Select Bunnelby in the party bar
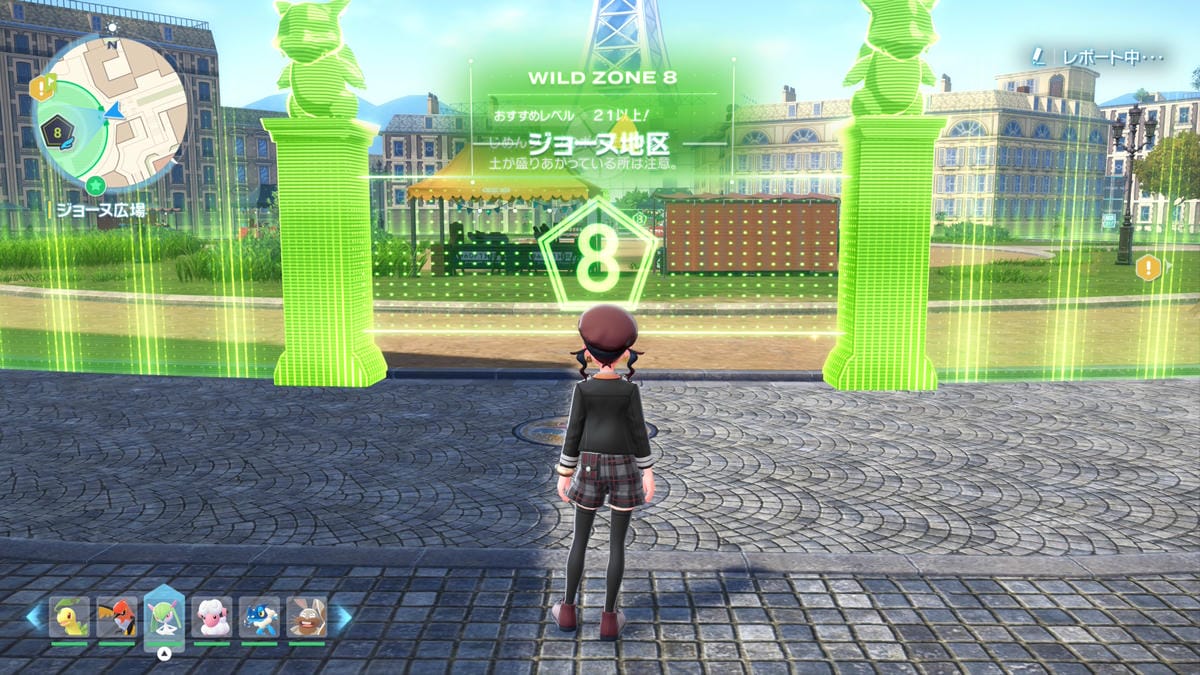This screenshot has height=675, width=1200. pyautogui.click(x=306, y=616)
